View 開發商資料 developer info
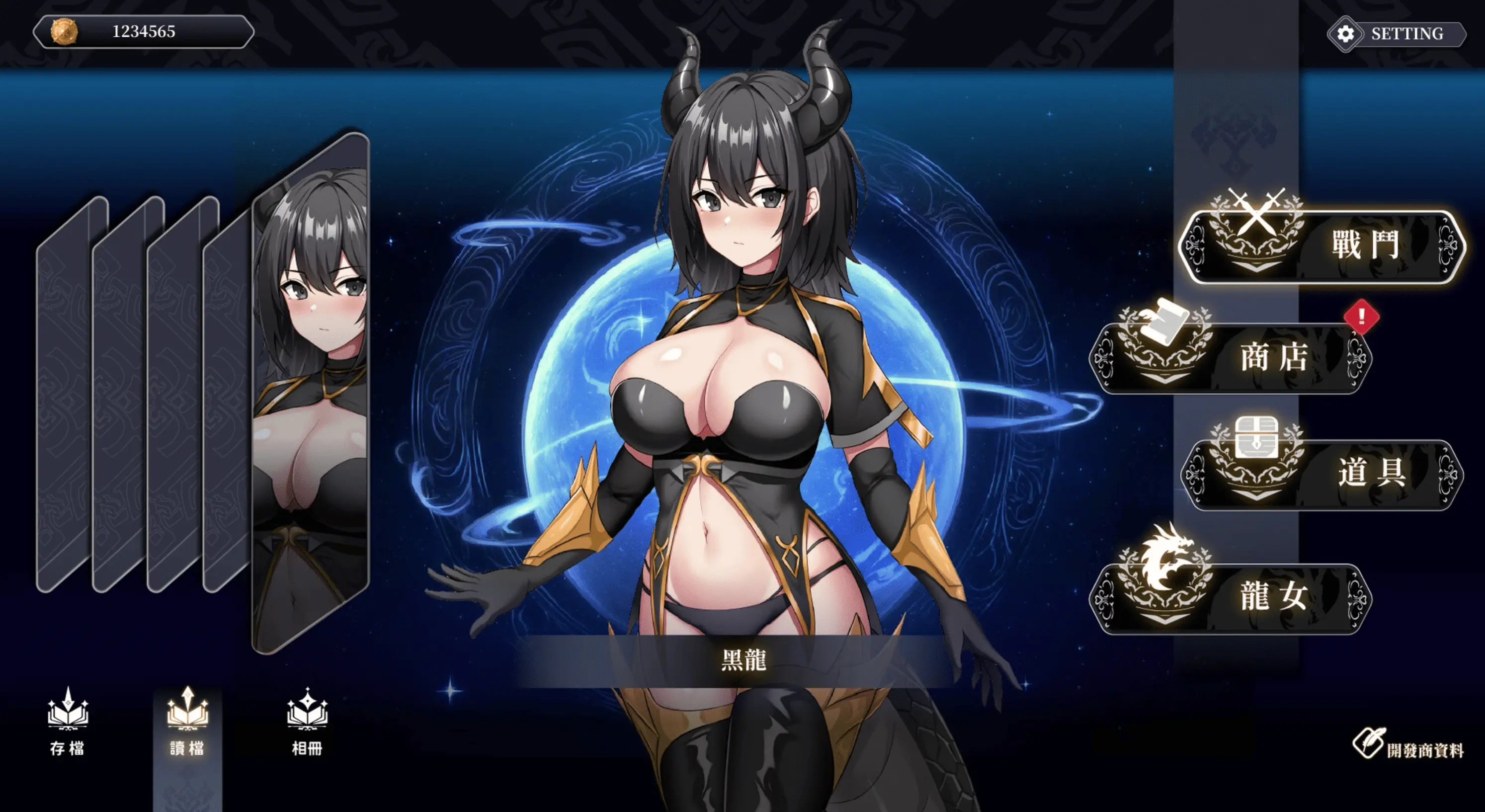 pyautogui.click(x=1408, y=747)
